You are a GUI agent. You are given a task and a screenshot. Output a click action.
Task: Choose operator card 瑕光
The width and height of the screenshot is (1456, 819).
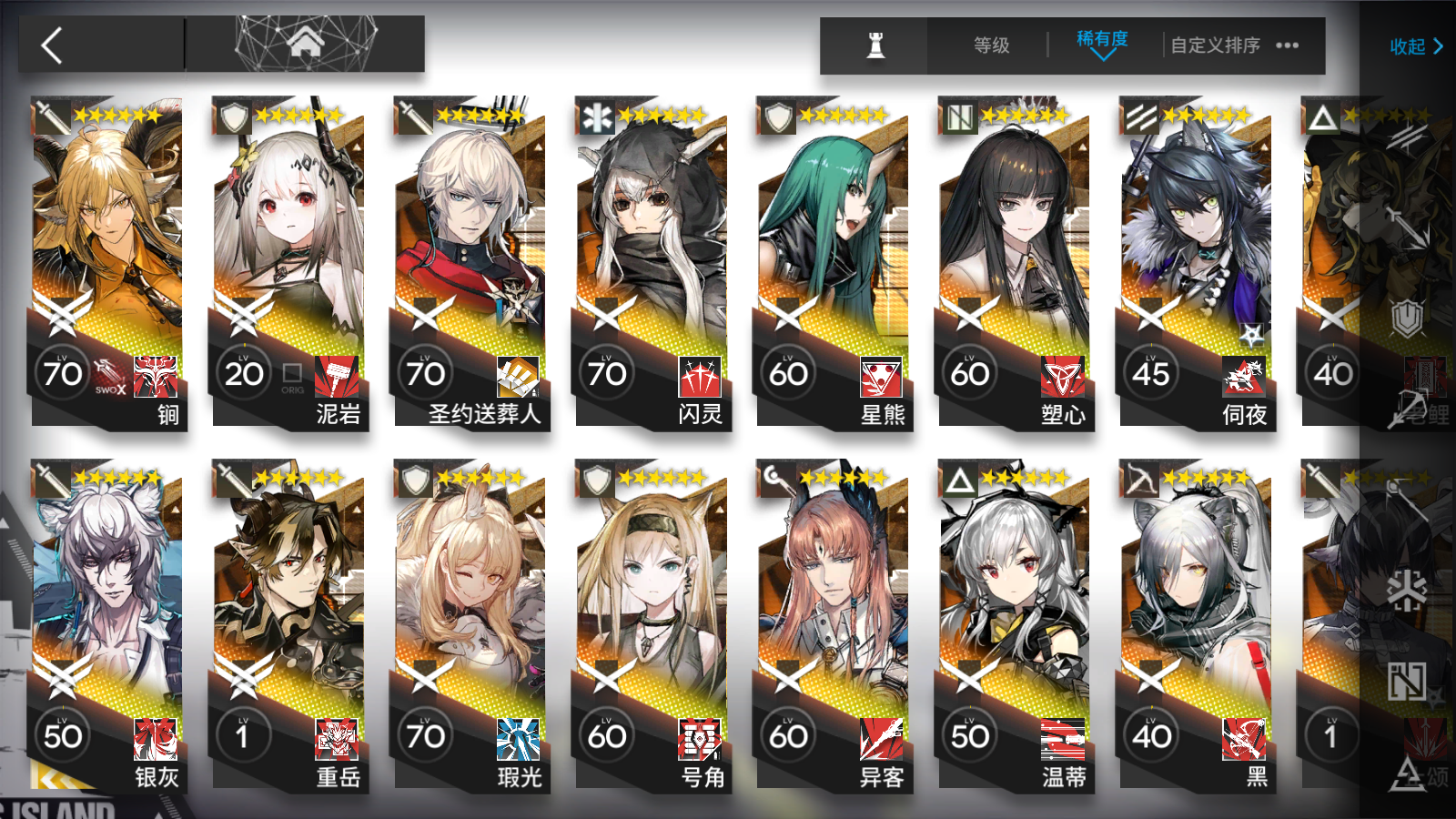[x=470, y=625]
